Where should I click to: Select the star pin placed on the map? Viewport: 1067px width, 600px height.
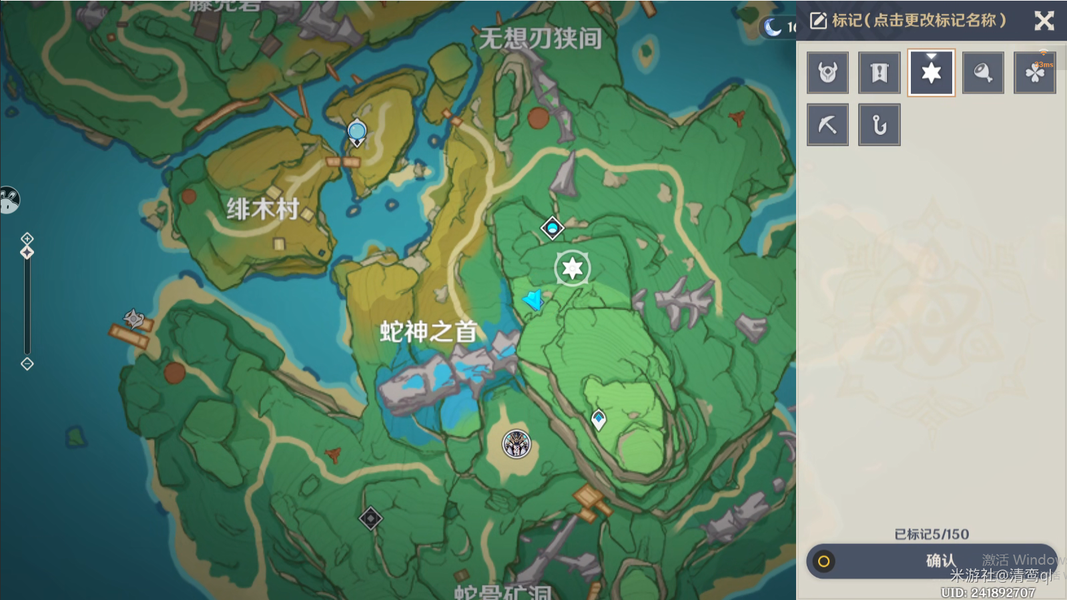pyautogui.click(x=572, y=268)
